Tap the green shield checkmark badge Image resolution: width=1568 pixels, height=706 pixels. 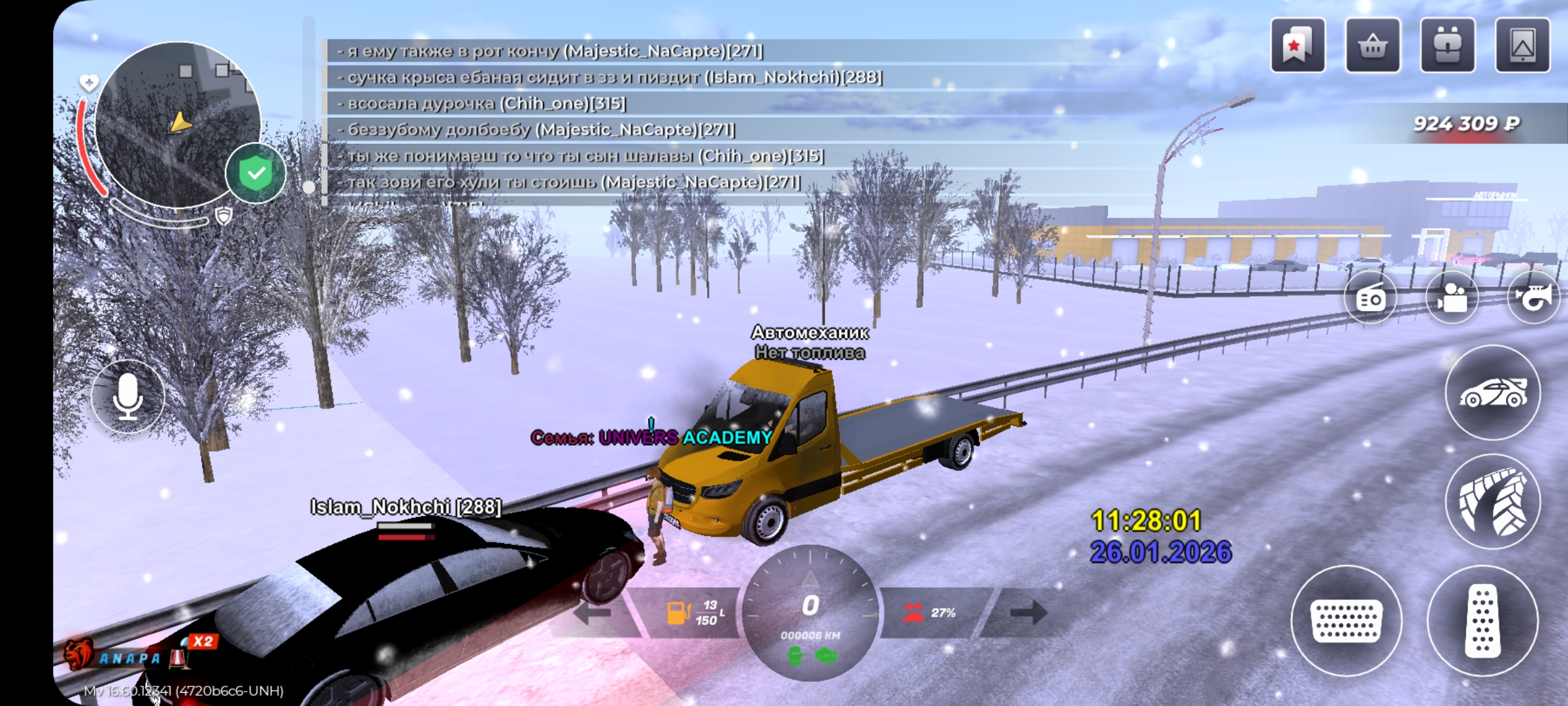pos(255,173)
